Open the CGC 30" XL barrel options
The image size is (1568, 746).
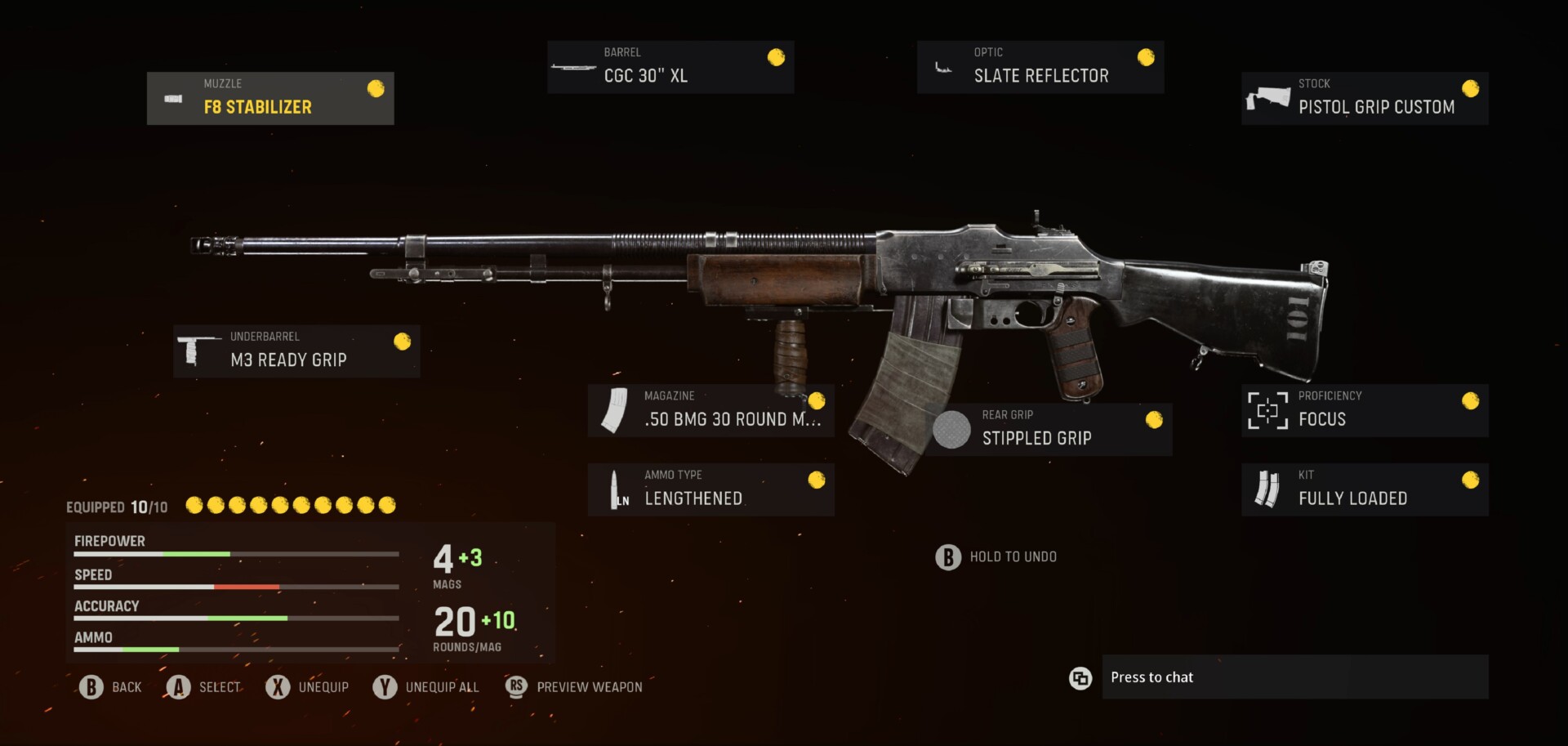coord(670,67)
